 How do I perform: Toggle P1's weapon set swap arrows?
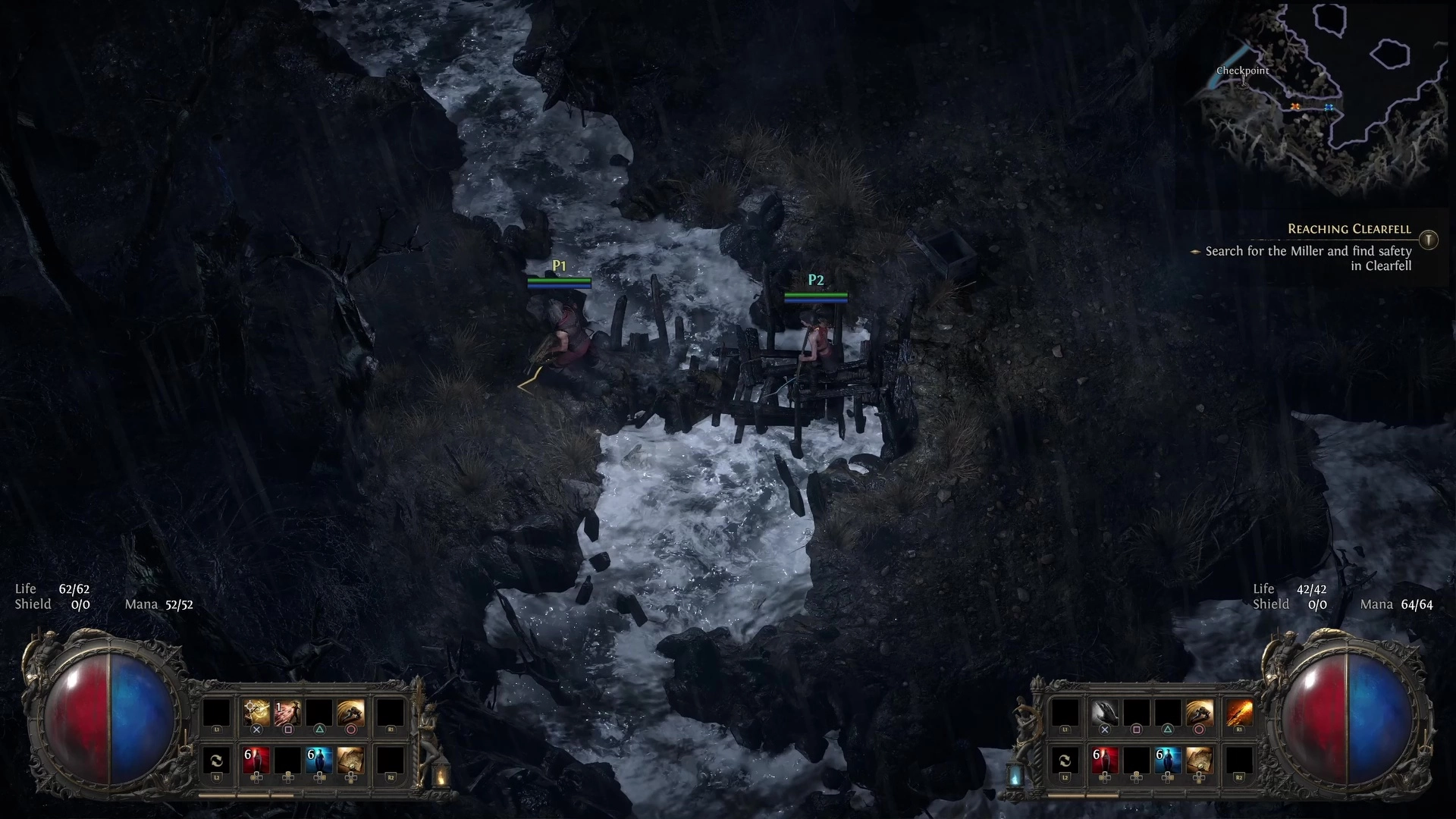coord(218,760)
